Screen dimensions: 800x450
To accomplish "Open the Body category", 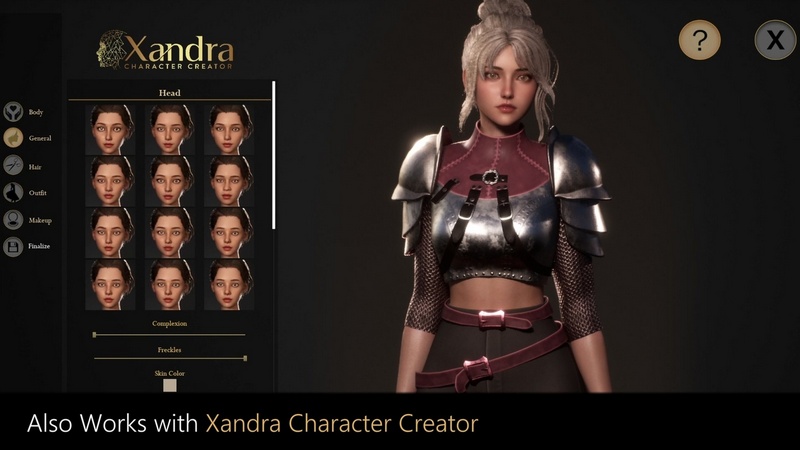I will pos(14,112).
